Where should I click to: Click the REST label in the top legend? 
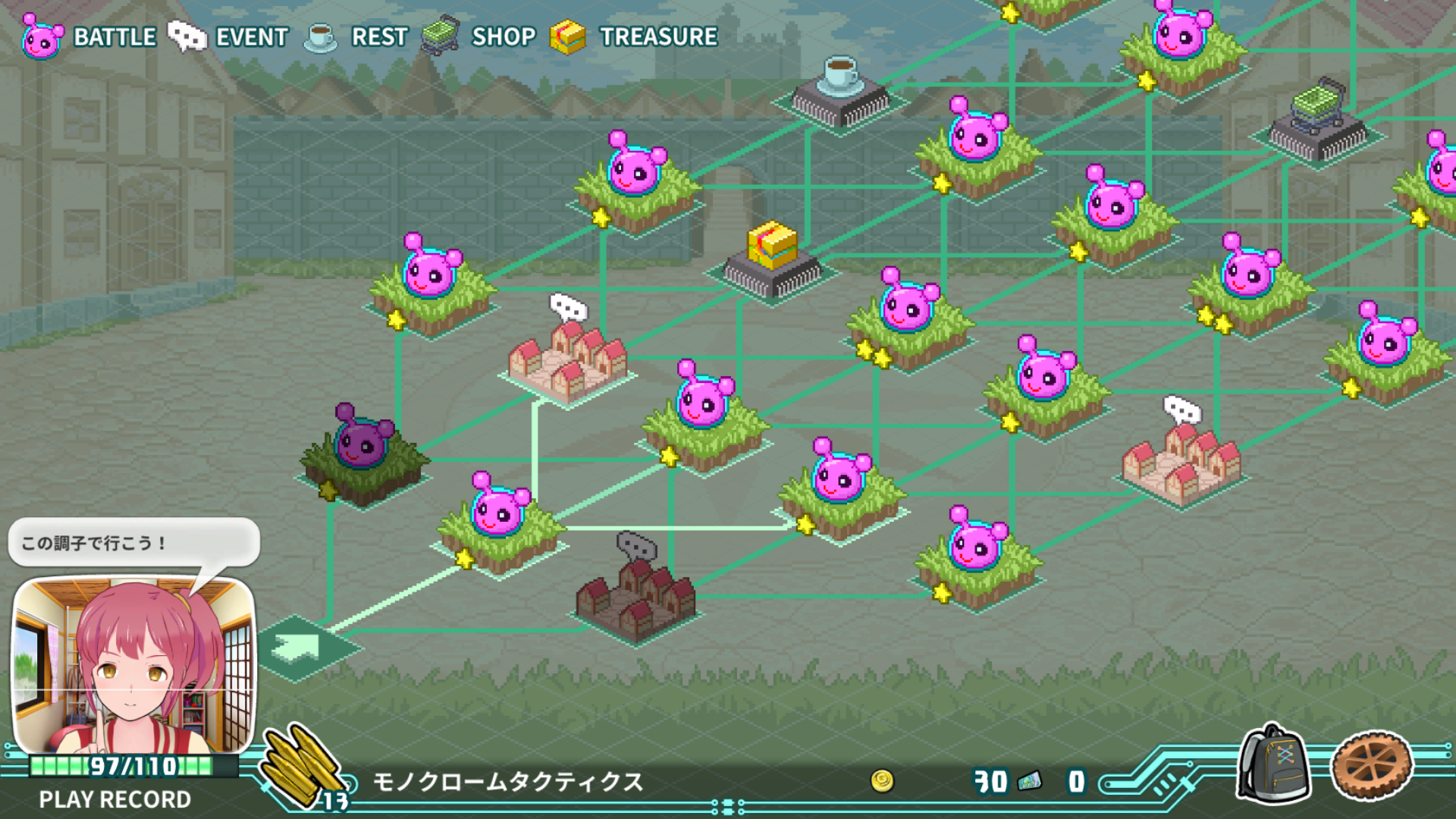(x=378, y=36)
